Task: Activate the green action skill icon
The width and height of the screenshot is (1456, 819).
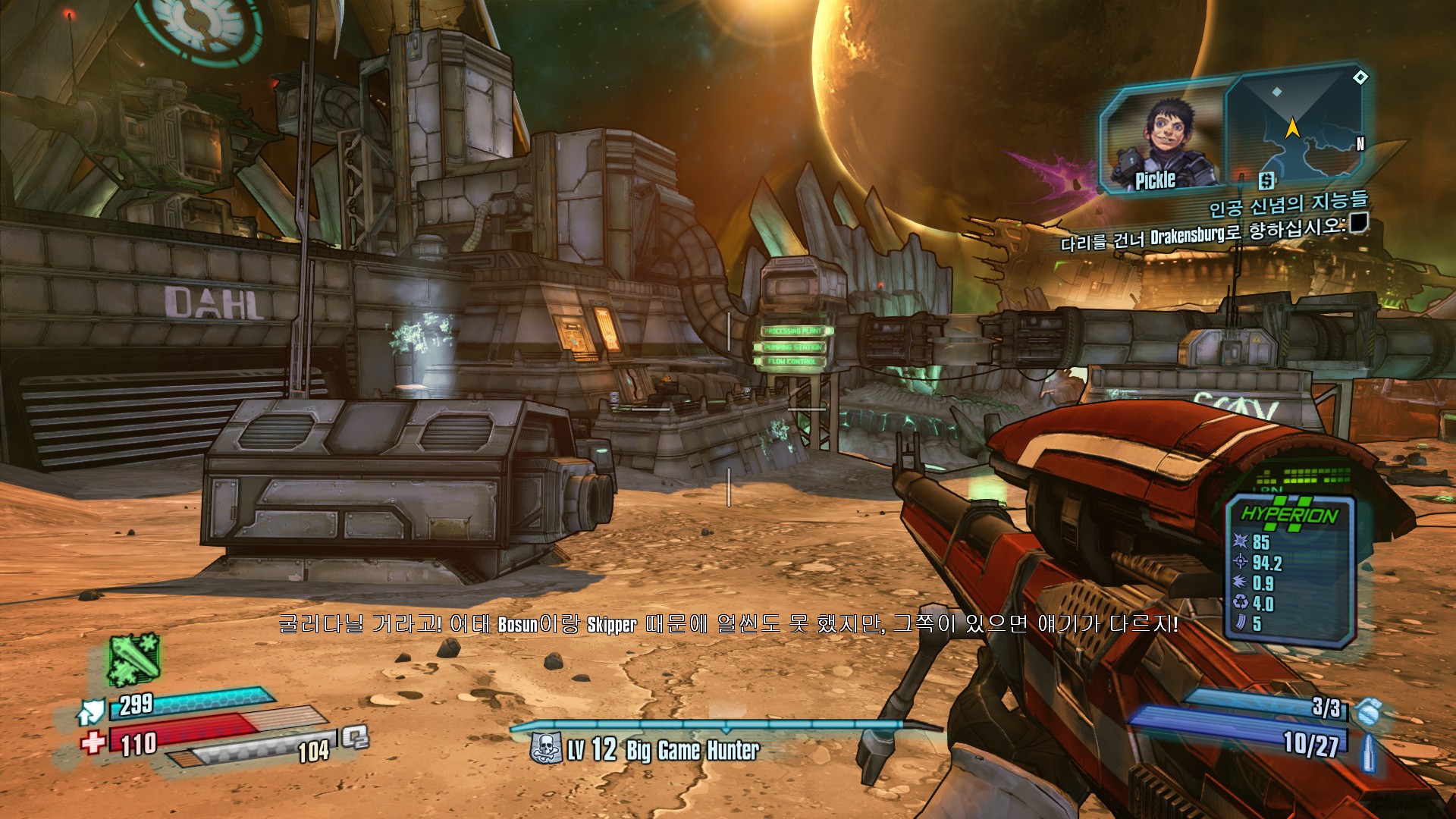Action: (133, 658)
